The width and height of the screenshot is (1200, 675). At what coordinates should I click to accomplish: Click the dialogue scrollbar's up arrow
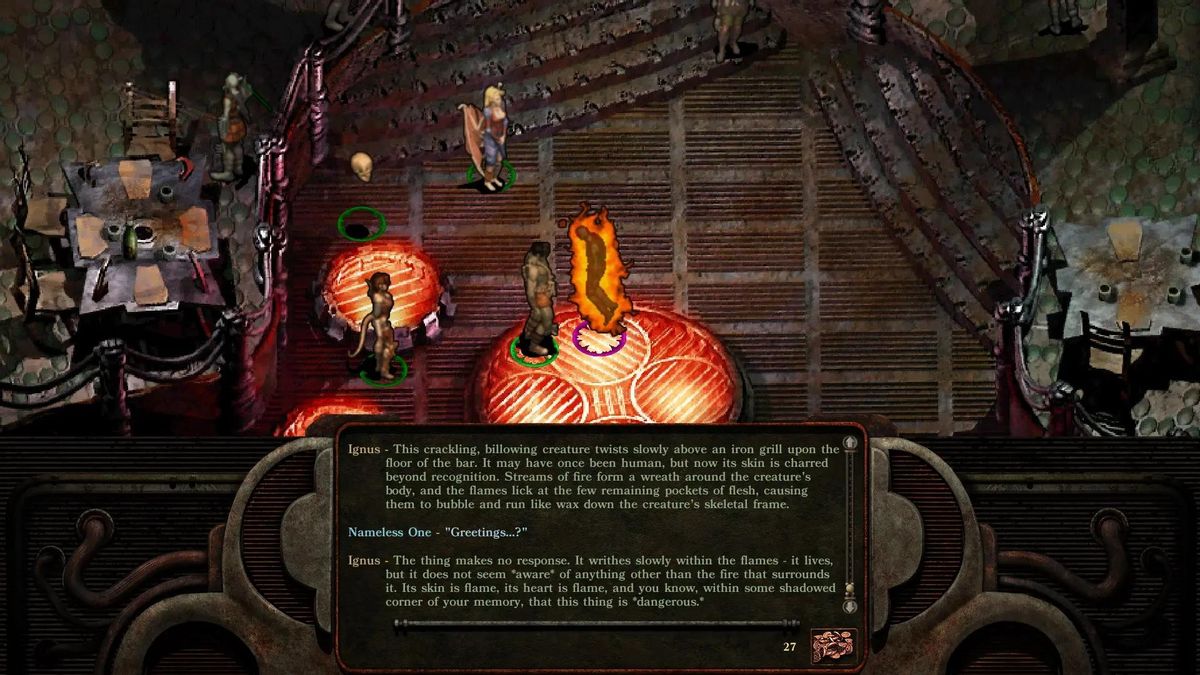(x=851, y=445)
